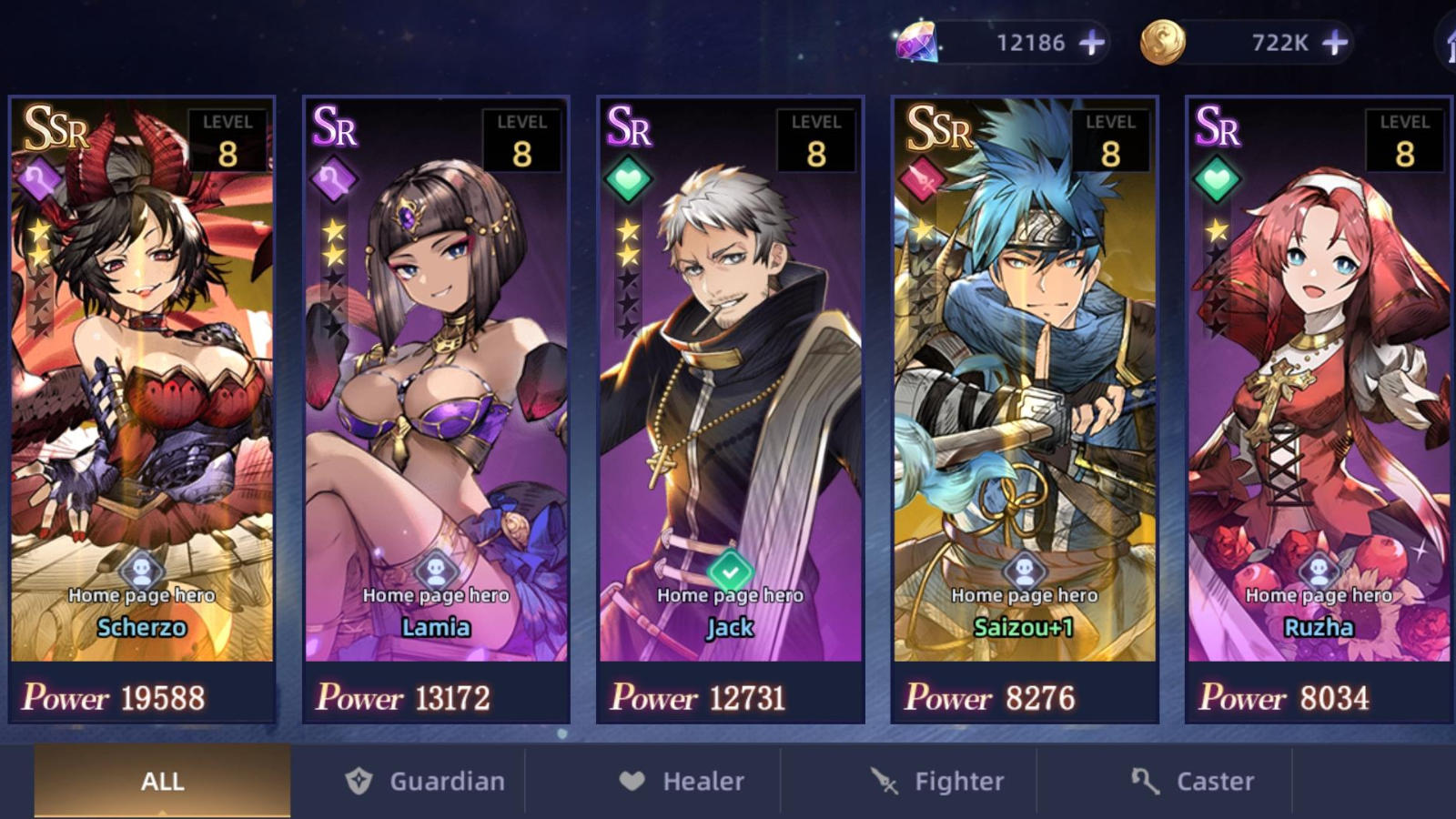Select the Guardian shield icon

pyautogui.click(x=359, y=781)
